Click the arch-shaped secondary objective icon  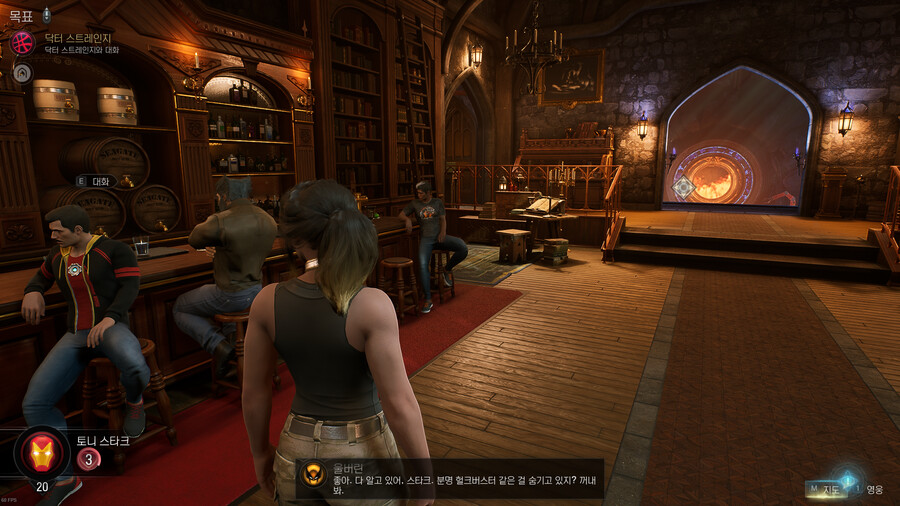(22, 72)
